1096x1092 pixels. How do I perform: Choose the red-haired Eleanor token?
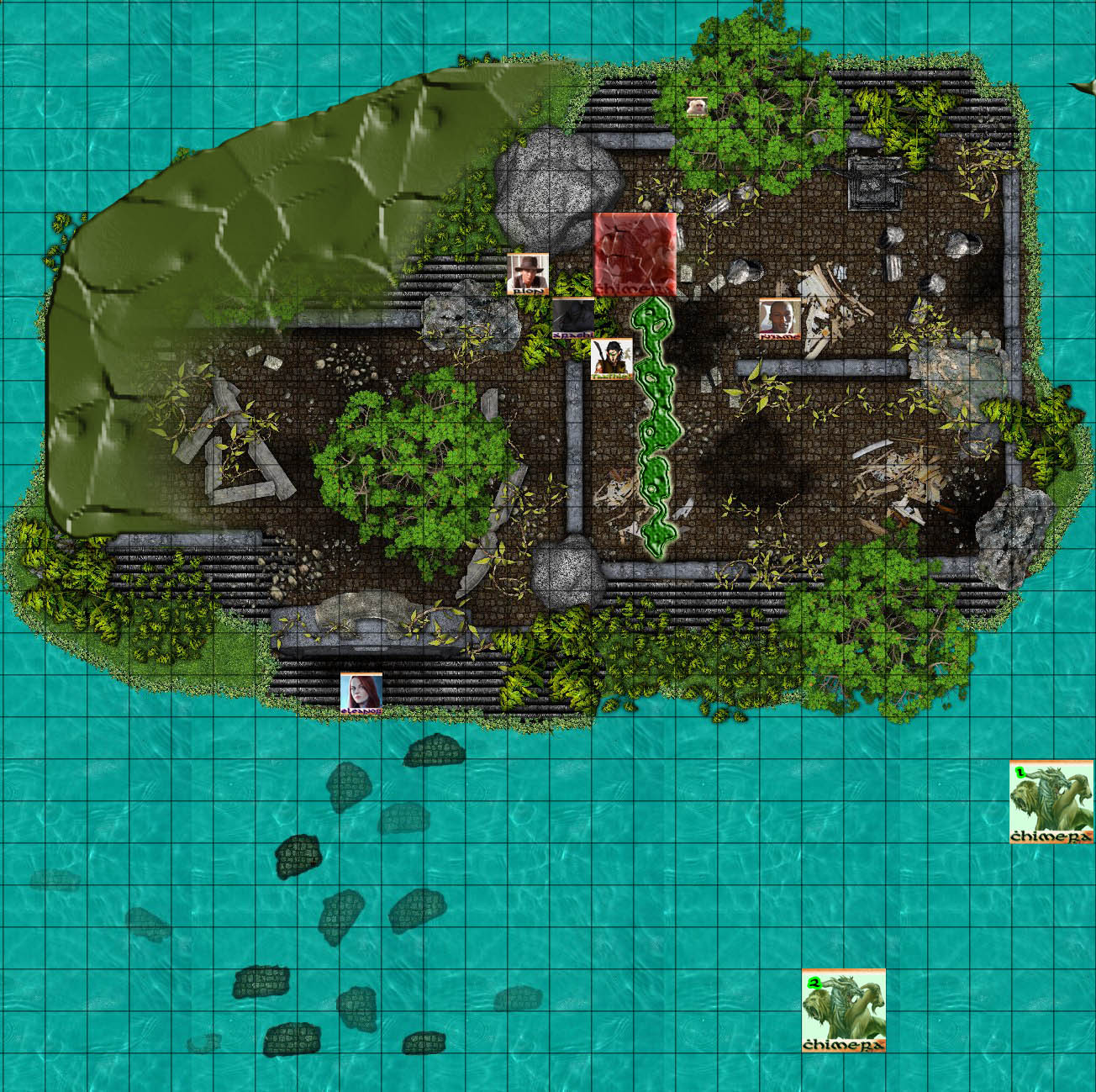click(361, 694)
